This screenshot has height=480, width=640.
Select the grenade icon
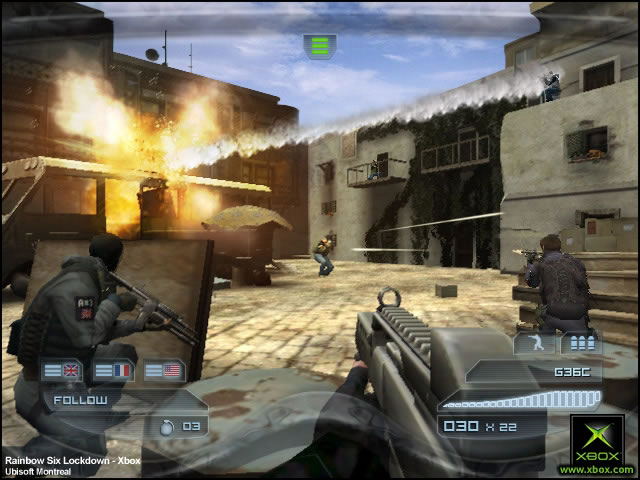tap(166, 425)
